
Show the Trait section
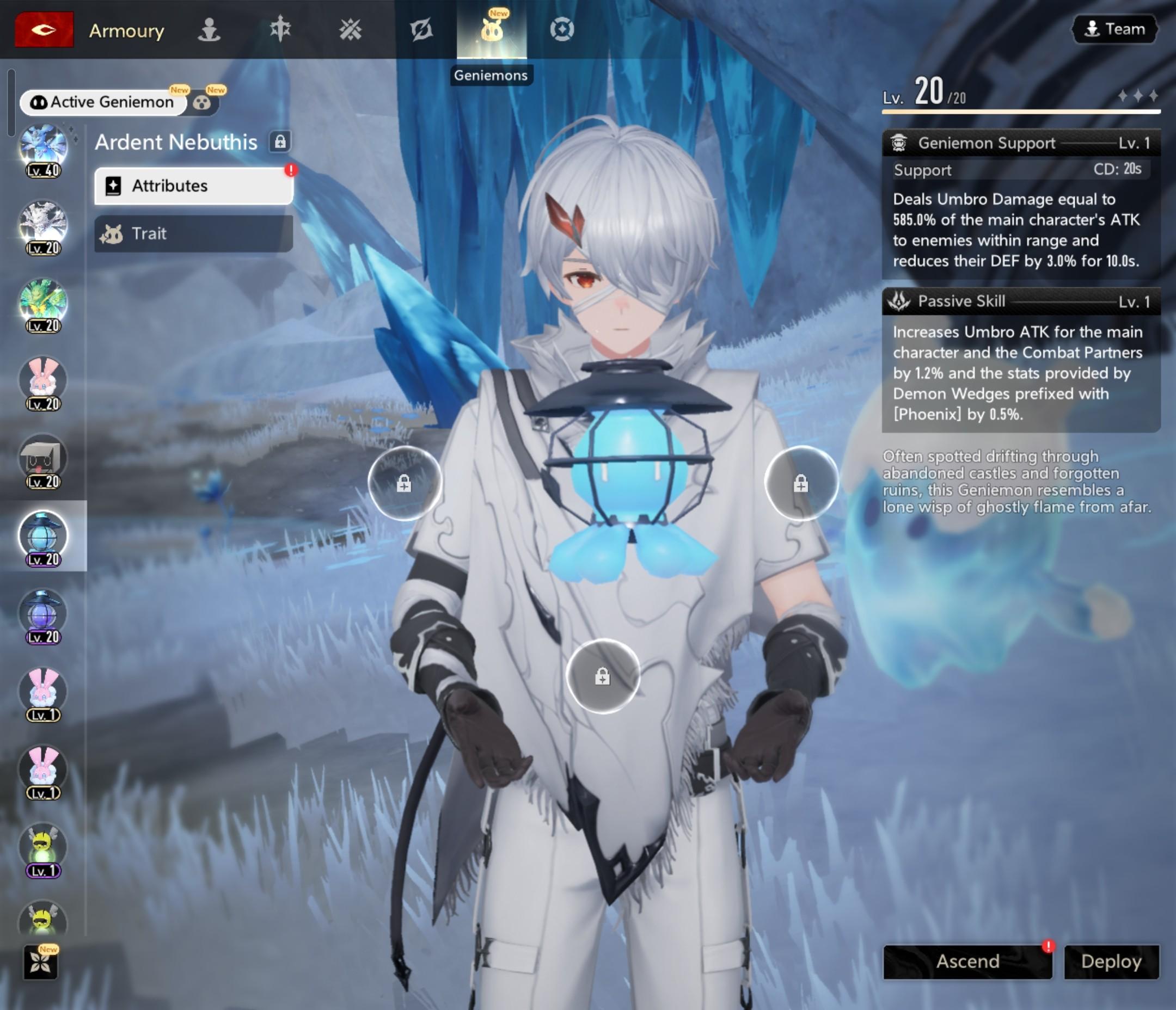193,234
